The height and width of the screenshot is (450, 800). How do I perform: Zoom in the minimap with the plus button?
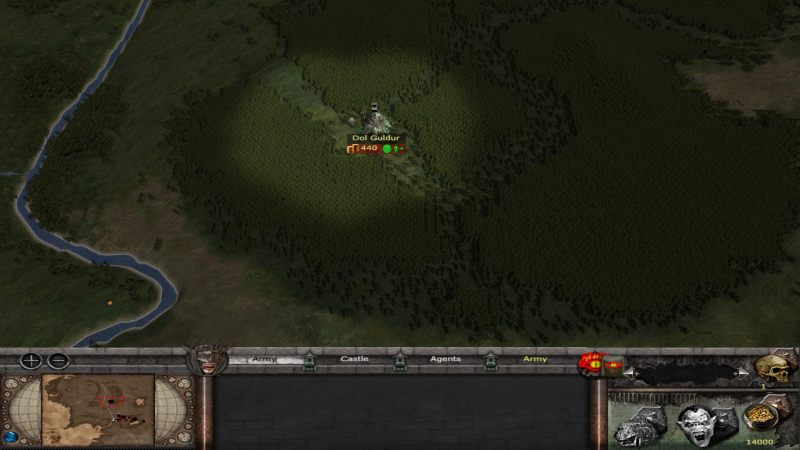click(32, 361)
